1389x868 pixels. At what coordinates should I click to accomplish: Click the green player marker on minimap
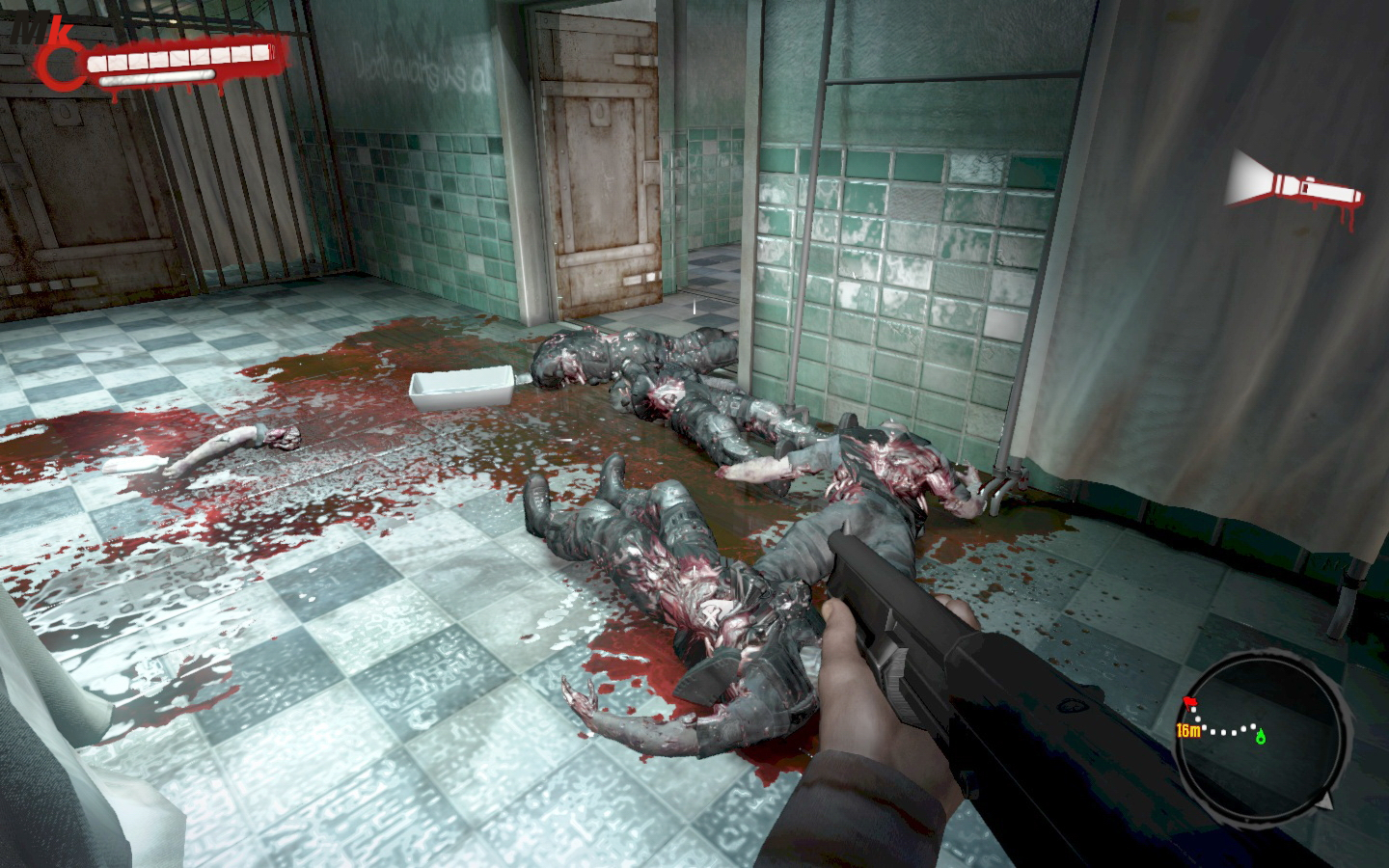click(1261, 739)
